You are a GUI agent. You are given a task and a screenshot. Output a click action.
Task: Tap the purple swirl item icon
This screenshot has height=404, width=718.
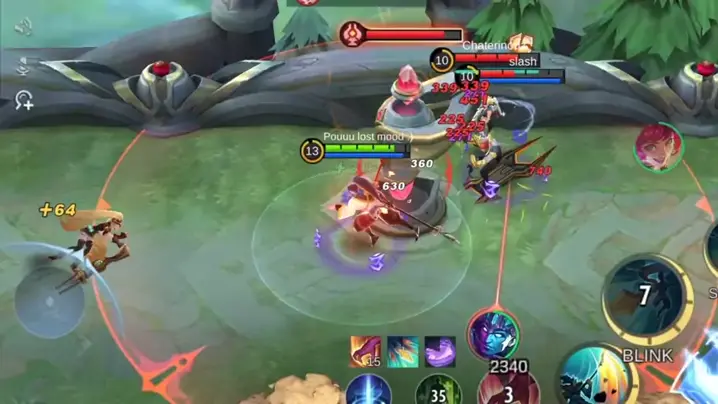coord(440,351)
